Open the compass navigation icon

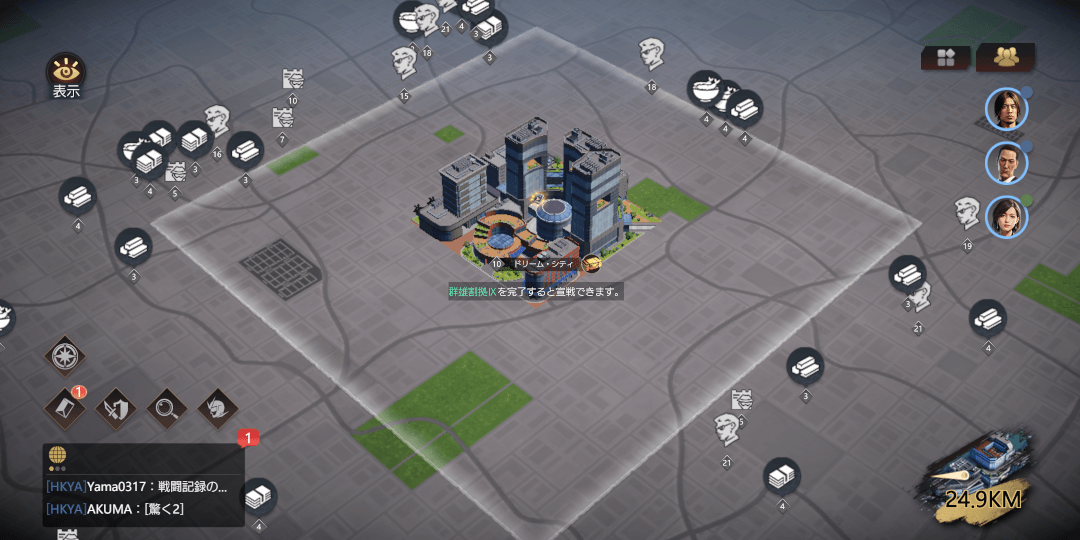point(66,356)
